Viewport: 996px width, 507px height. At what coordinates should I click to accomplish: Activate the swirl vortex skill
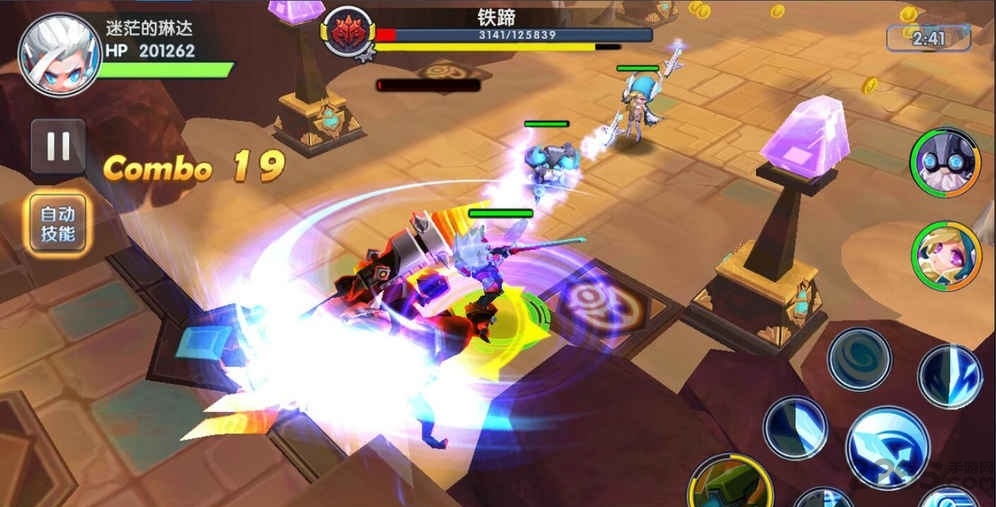[x=859, y=358]
